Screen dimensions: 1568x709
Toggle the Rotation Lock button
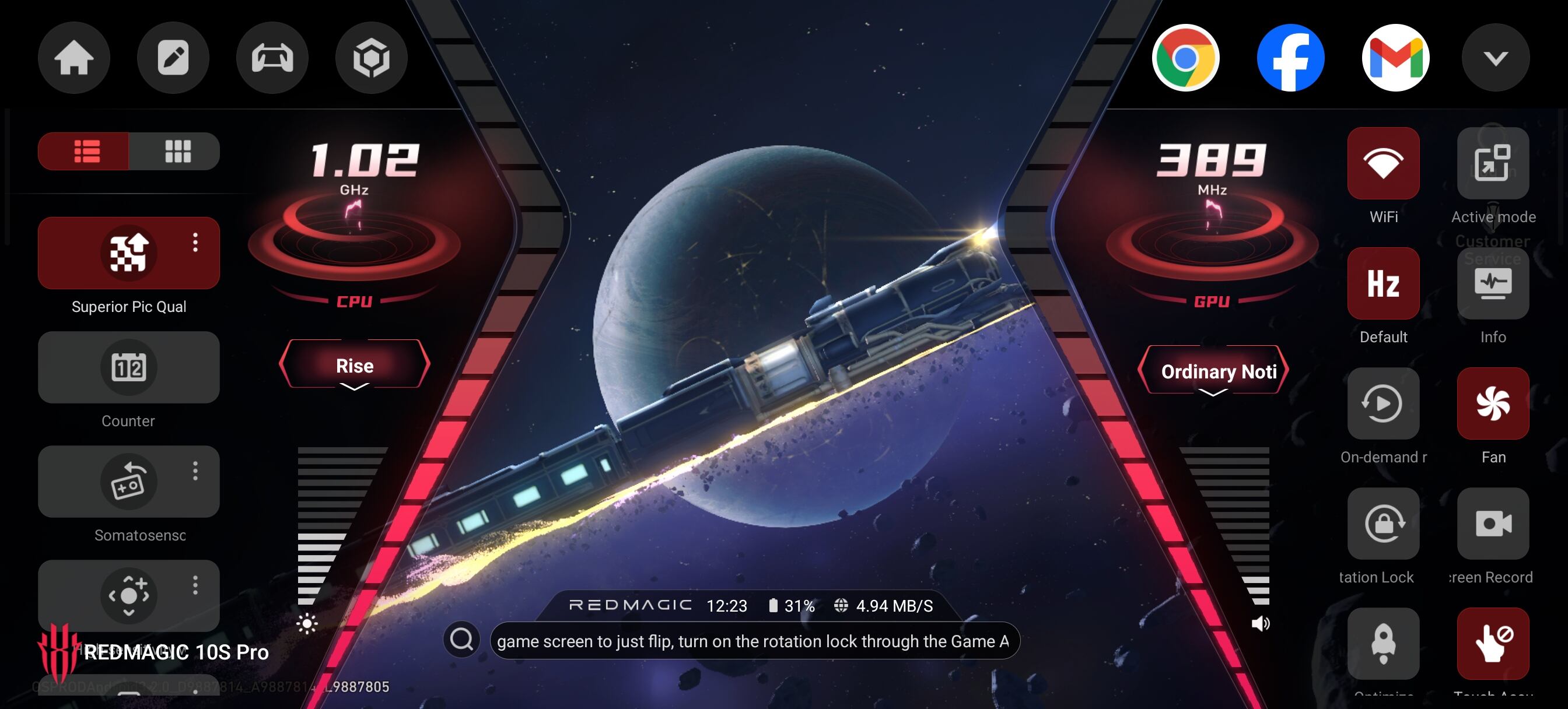coord(1383,524)
